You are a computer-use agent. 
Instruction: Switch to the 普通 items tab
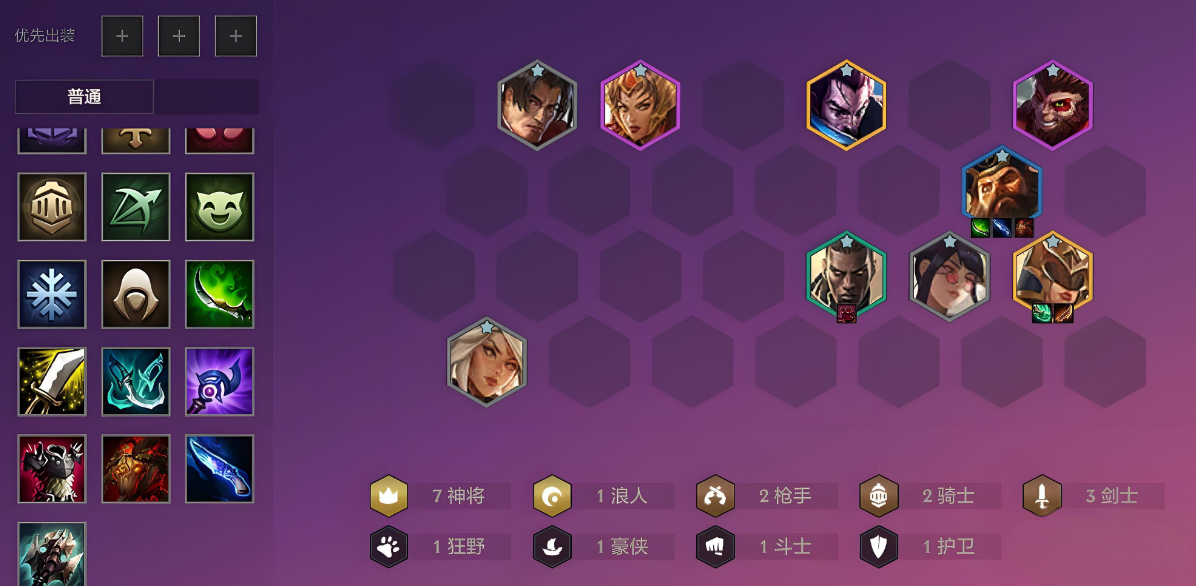[85, 97]
